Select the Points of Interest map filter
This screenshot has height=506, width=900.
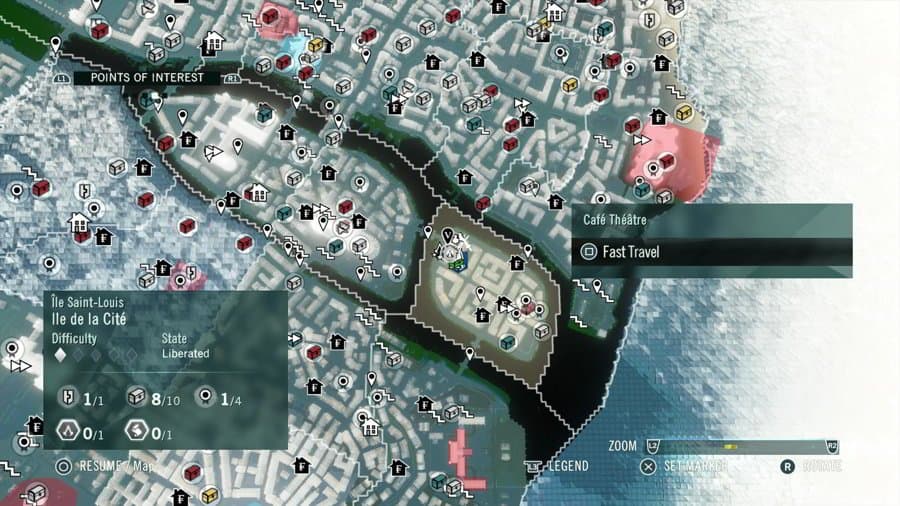point(146,77)
